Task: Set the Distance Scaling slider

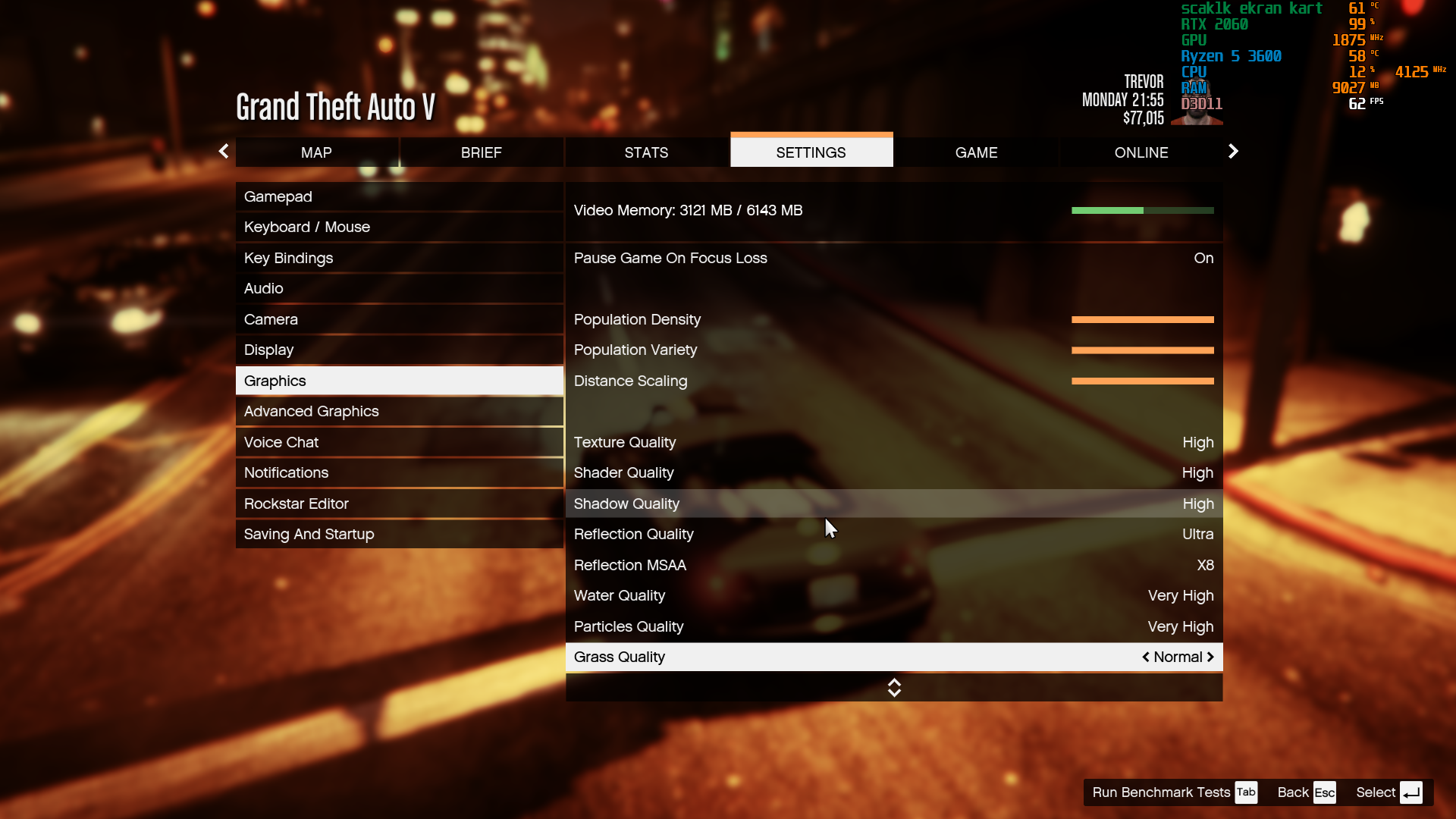Action: (1142, 381)
